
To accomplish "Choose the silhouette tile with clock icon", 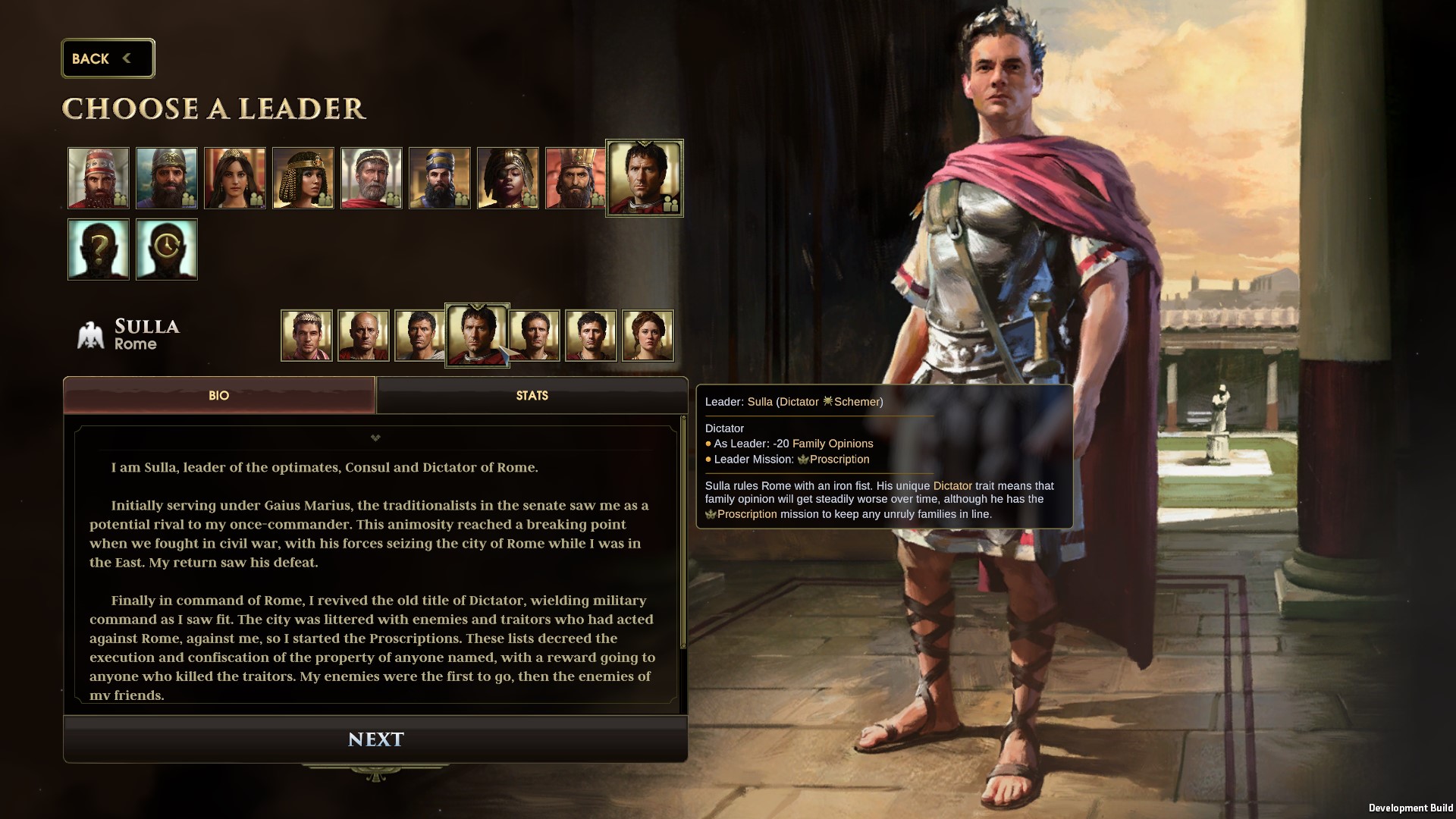I will (167, 249).
